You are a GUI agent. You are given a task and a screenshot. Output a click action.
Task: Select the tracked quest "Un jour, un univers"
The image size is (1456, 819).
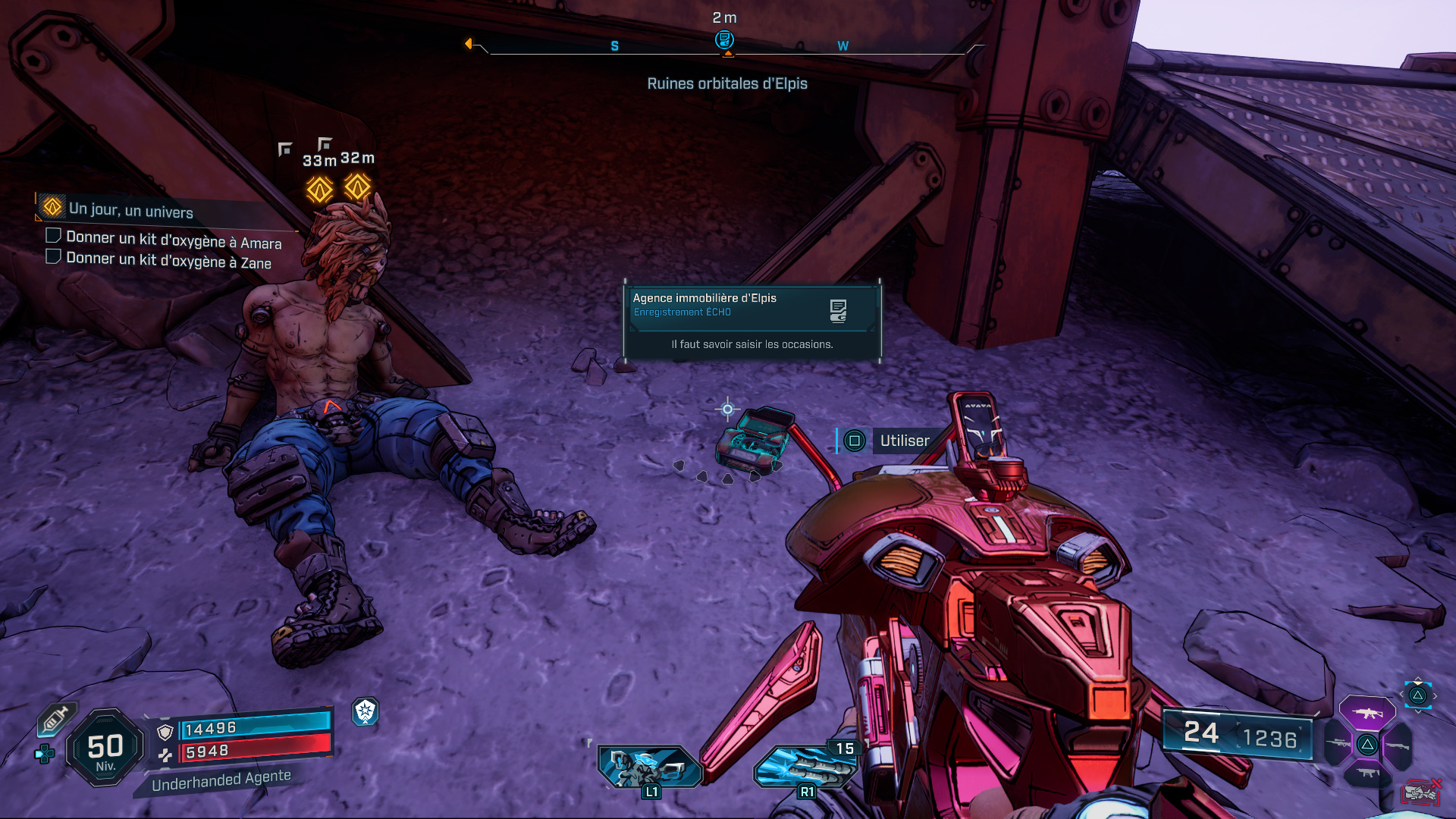130,210
